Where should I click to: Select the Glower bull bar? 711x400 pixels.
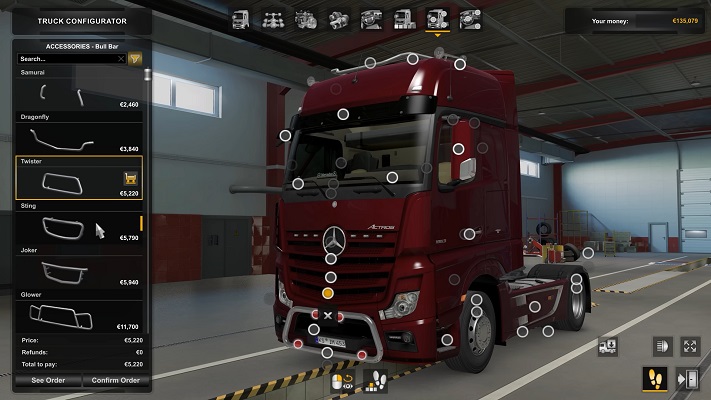pyautogui.click(x=79, y=312)
